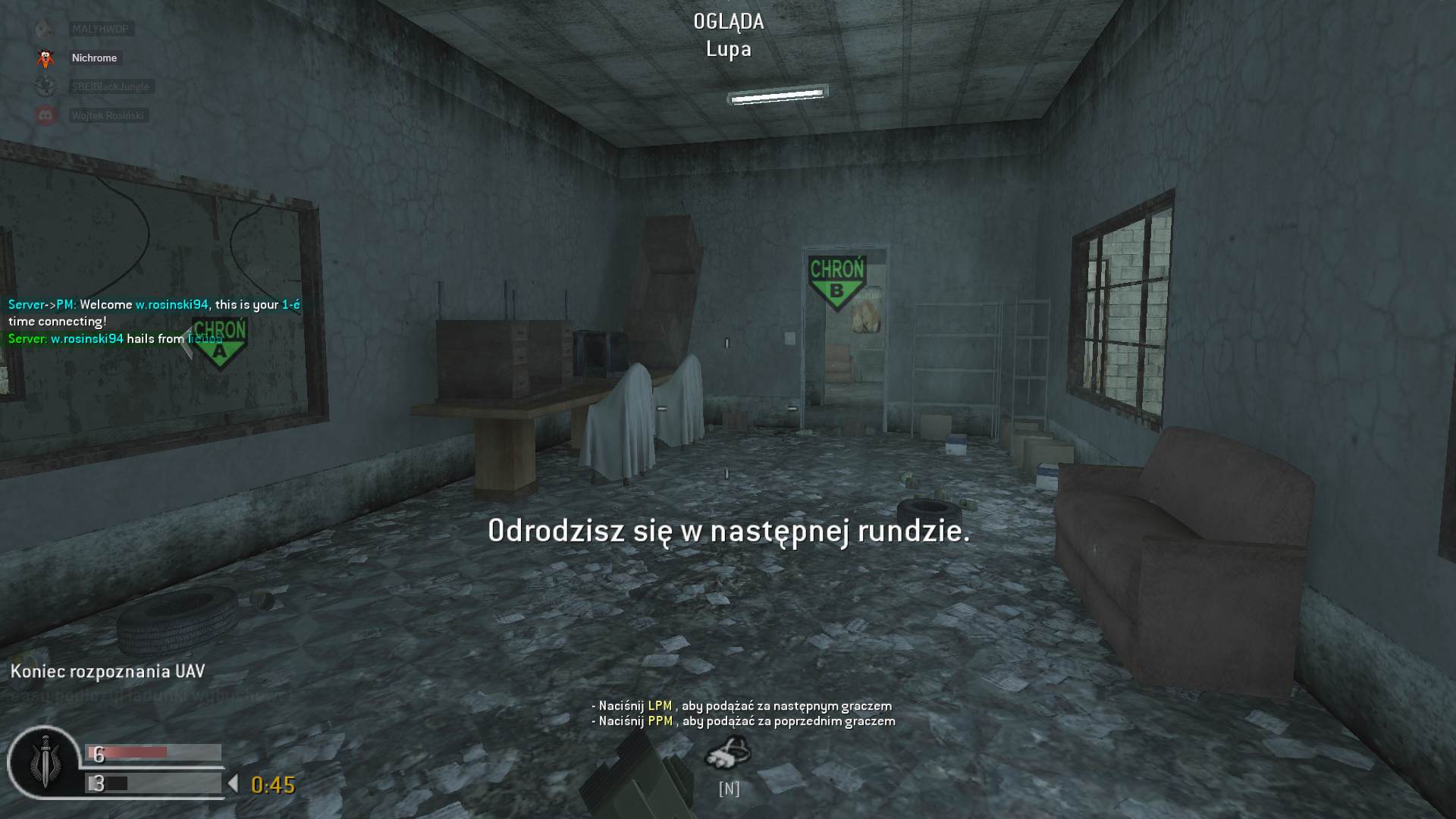Expand the MALYHWDP overlay entry
Screen dimensions: 1456x819
coord(100,30)
